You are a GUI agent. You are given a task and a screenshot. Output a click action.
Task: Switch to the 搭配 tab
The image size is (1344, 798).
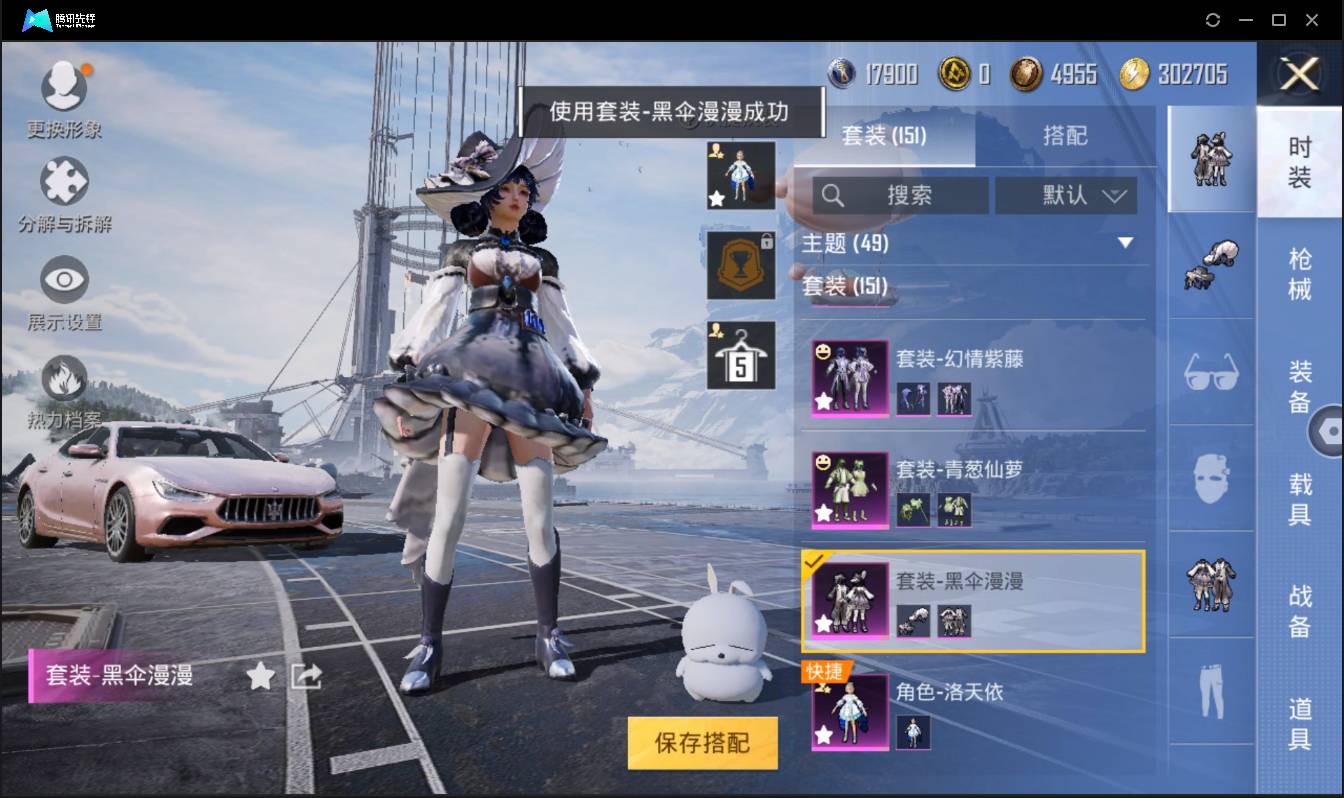pyautogui.click(x=1066, y=137)
